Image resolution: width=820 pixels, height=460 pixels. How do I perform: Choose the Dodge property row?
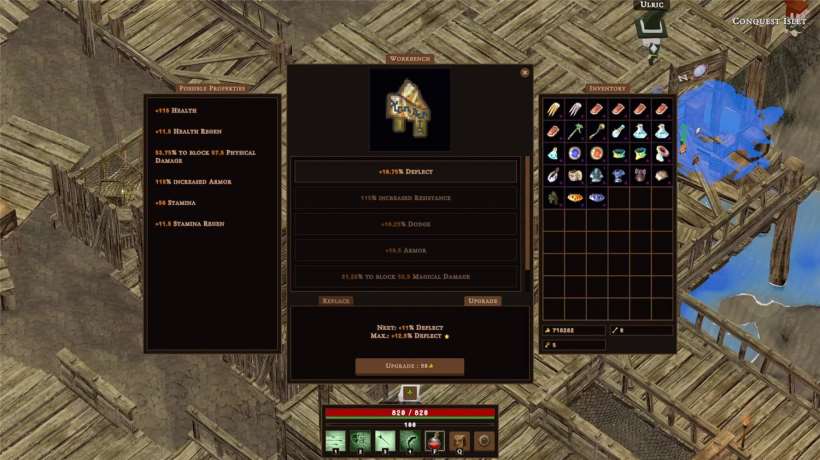pyautogui.click(x=406, y=224)
